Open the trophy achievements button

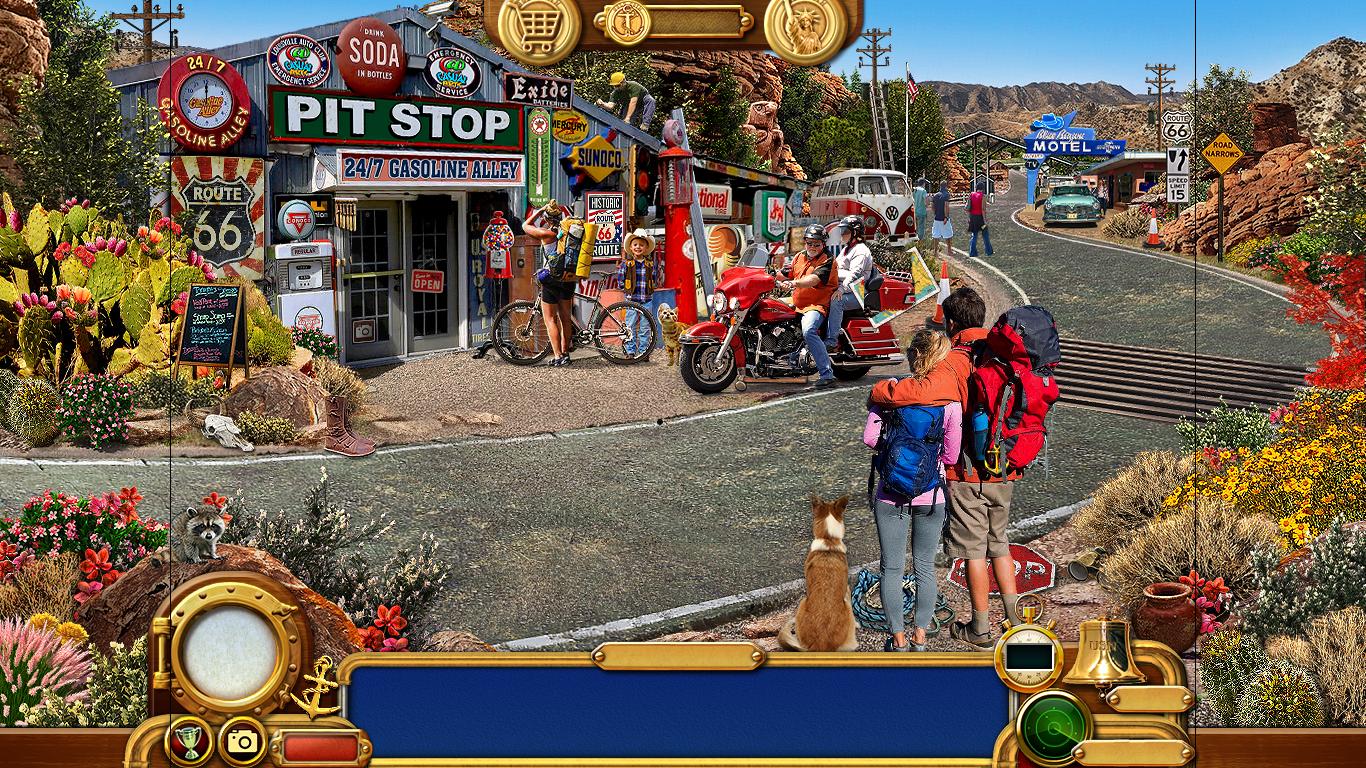pos(188,741)
